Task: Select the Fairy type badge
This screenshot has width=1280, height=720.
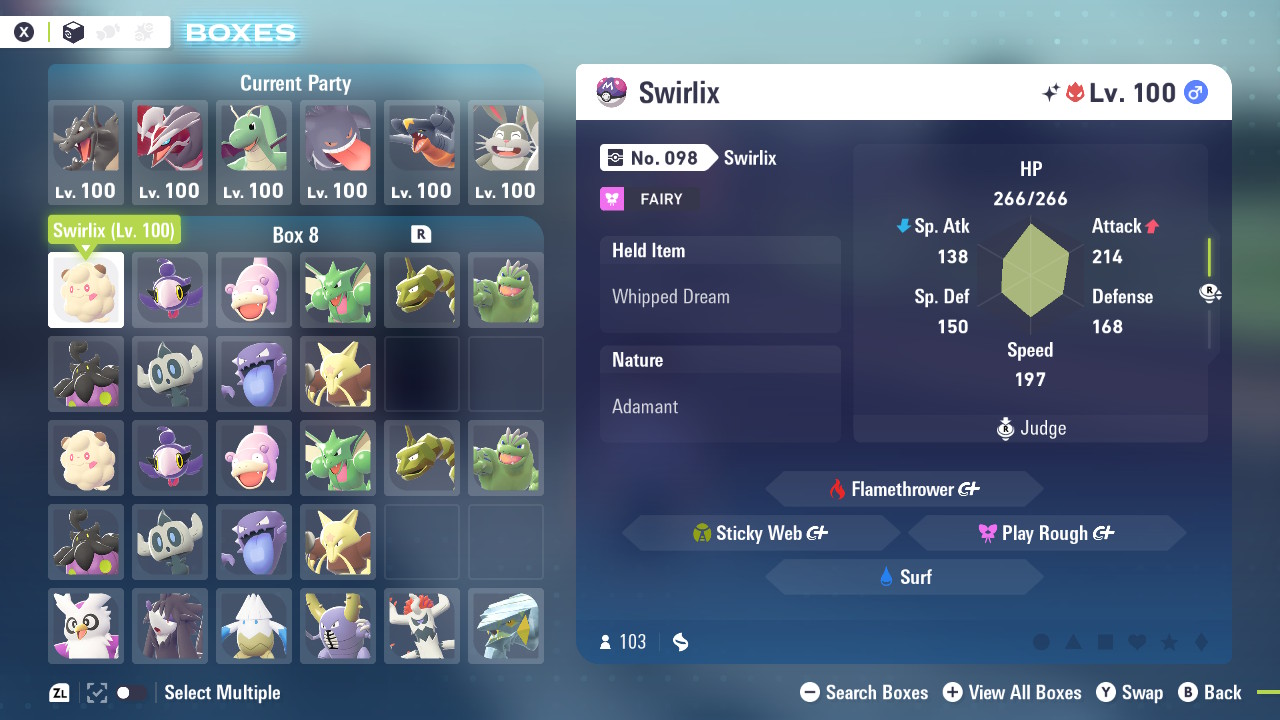Action: [648, 198]
